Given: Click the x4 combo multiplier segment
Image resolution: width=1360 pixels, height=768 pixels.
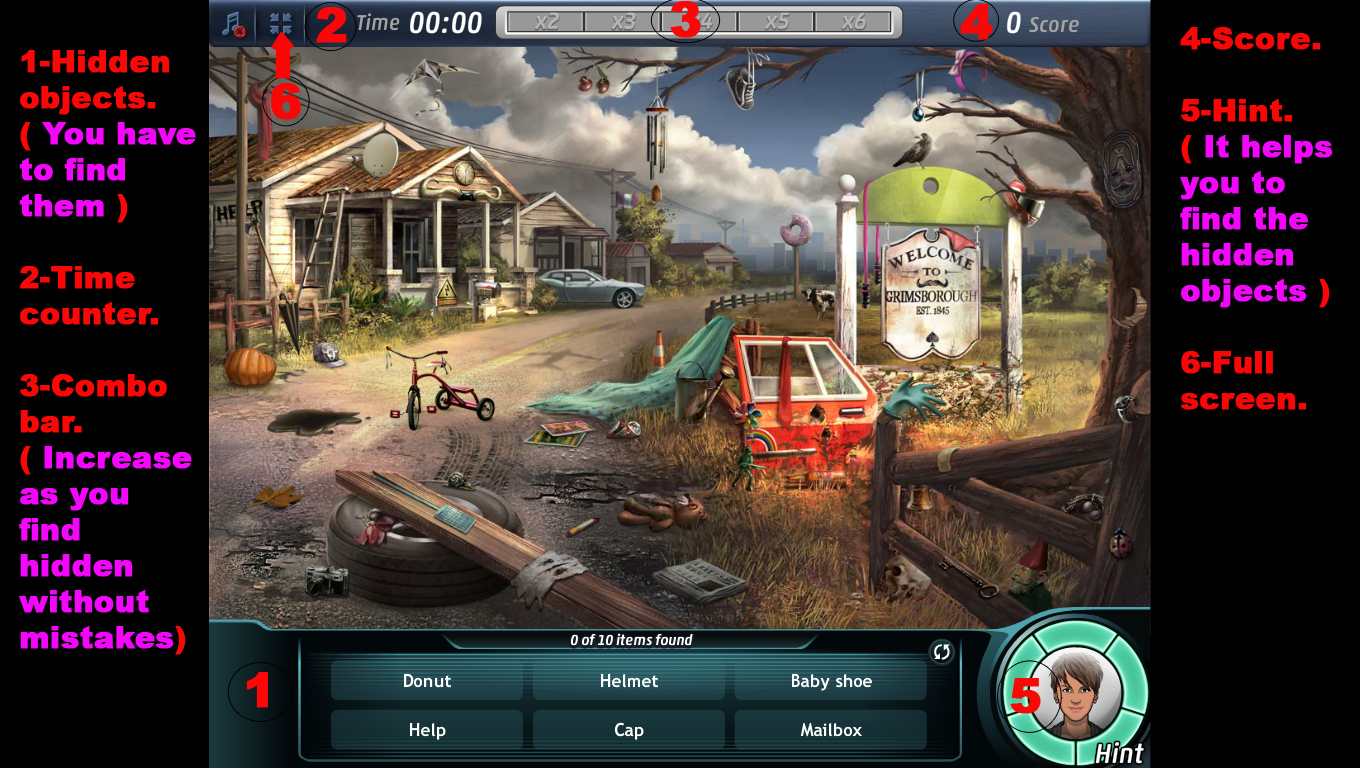Looking at the screenshot, I should [x=697, y=22].
